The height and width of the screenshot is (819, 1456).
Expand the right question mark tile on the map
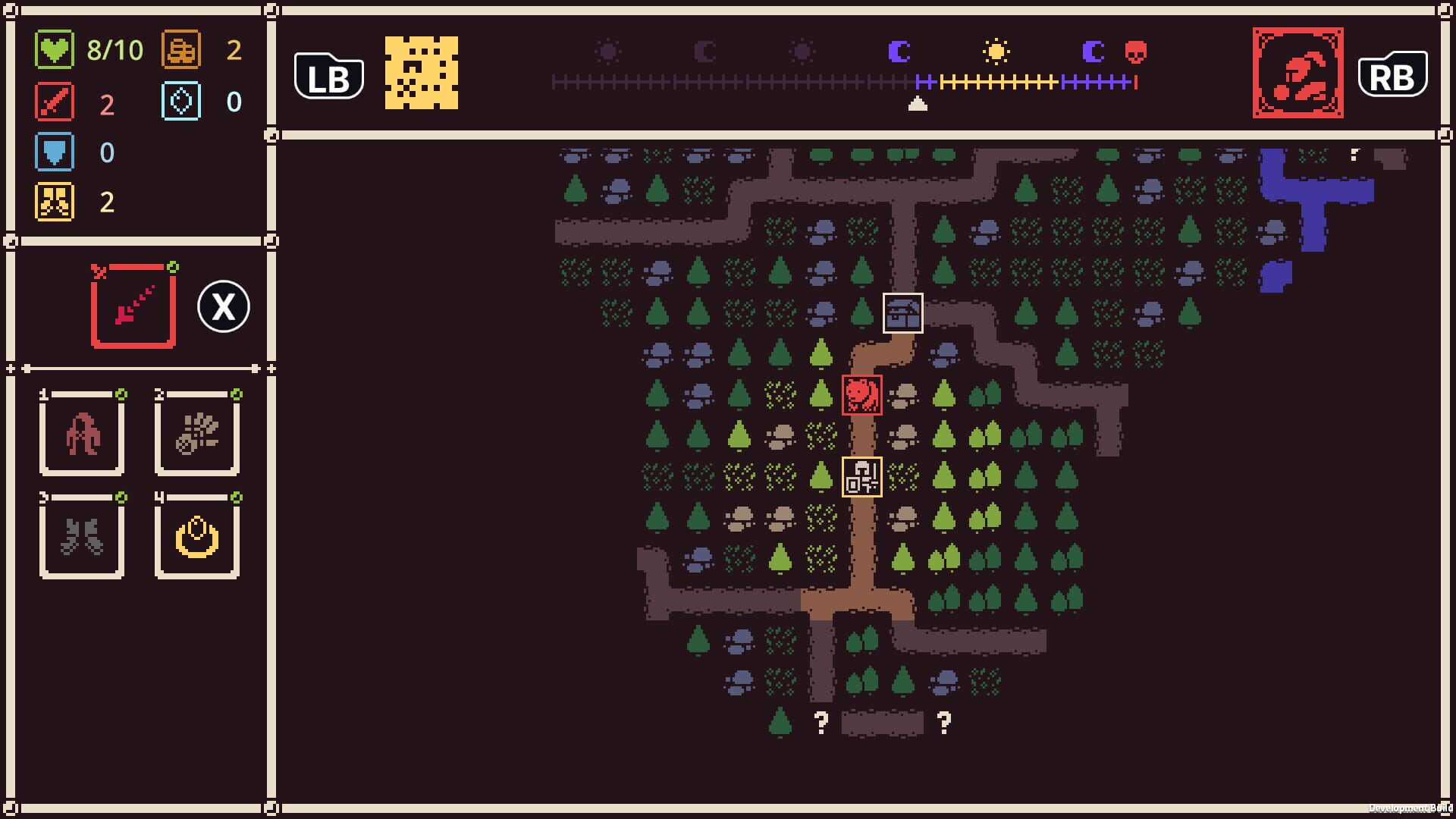943,723
